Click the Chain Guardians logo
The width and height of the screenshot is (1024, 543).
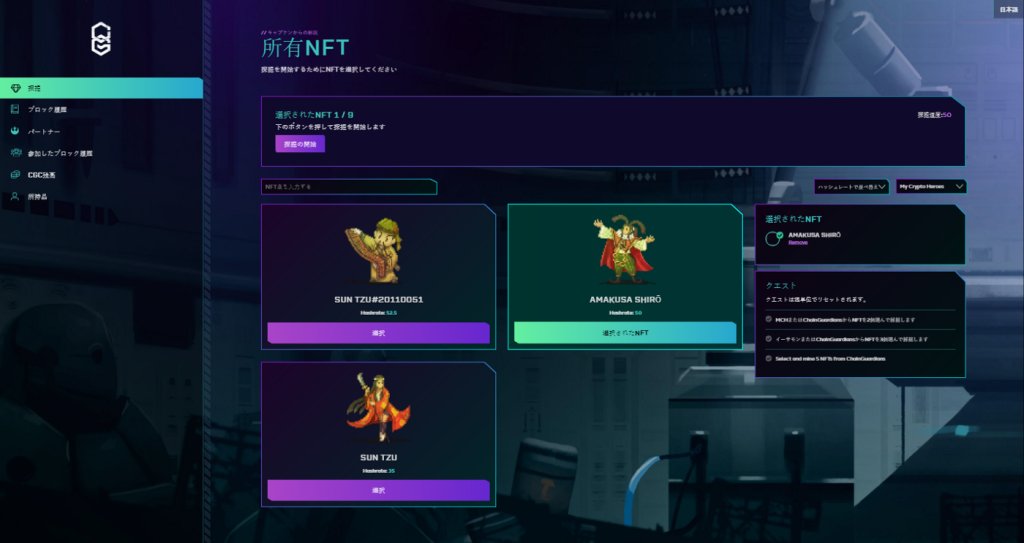click(x=101, y=38)
